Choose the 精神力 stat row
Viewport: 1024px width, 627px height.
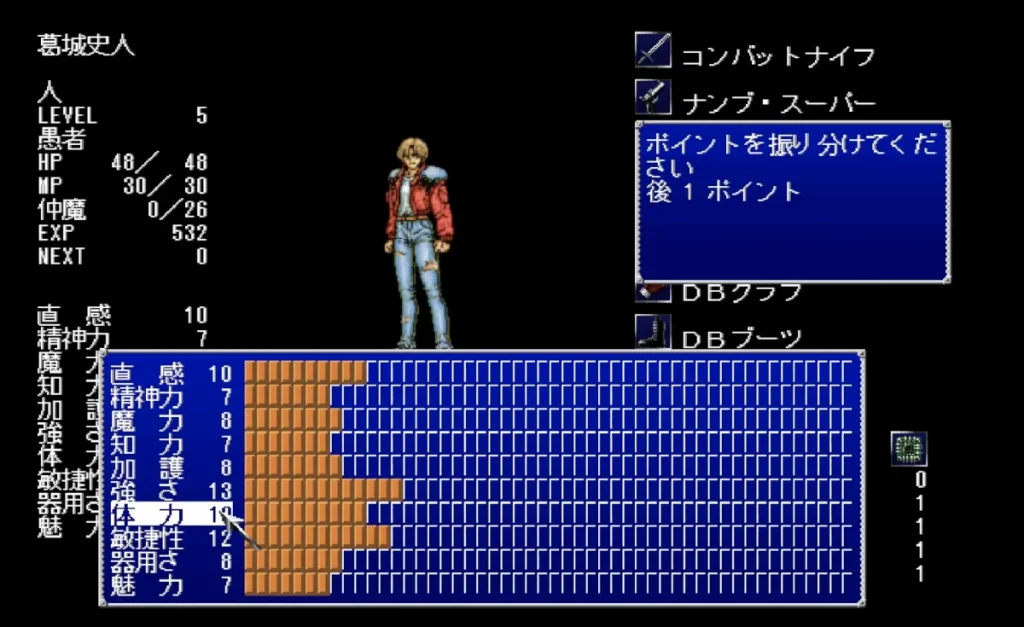[170, 396]
